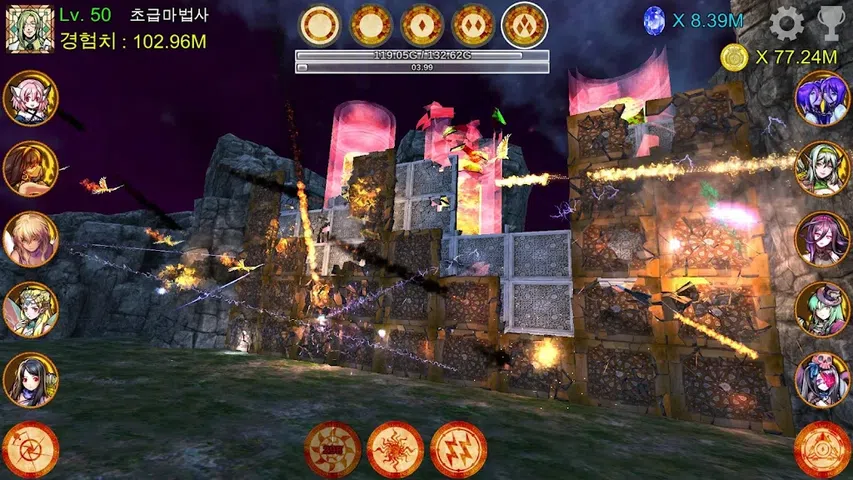Image resolution: width=853 pixels, height=480 pixels.
Task: Select the green-haired top hat girl portrait
Action: [822, 310]
